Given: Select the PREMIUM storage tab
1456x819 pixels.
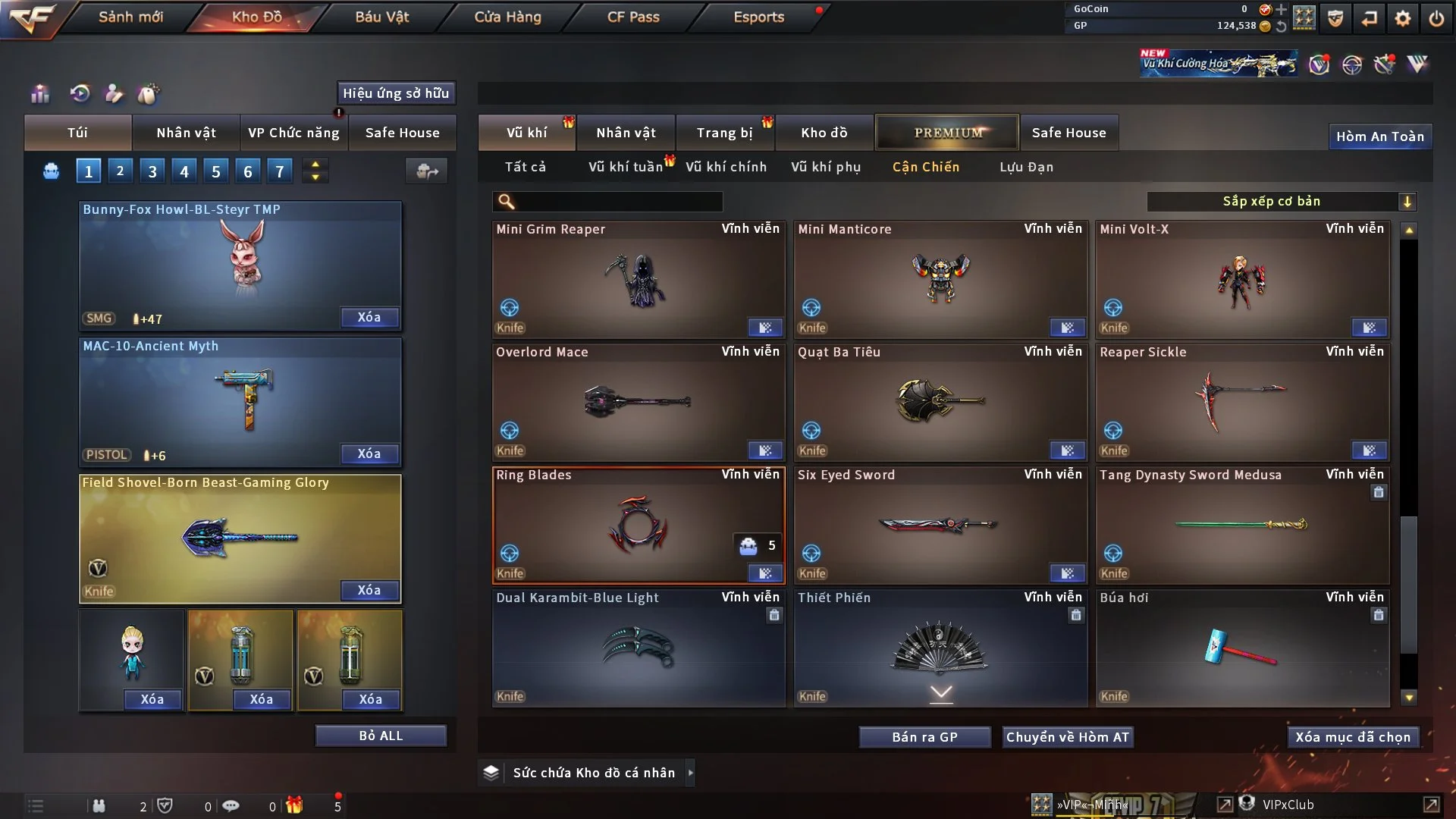Looking at the screenshot, I should pos(947,133).
